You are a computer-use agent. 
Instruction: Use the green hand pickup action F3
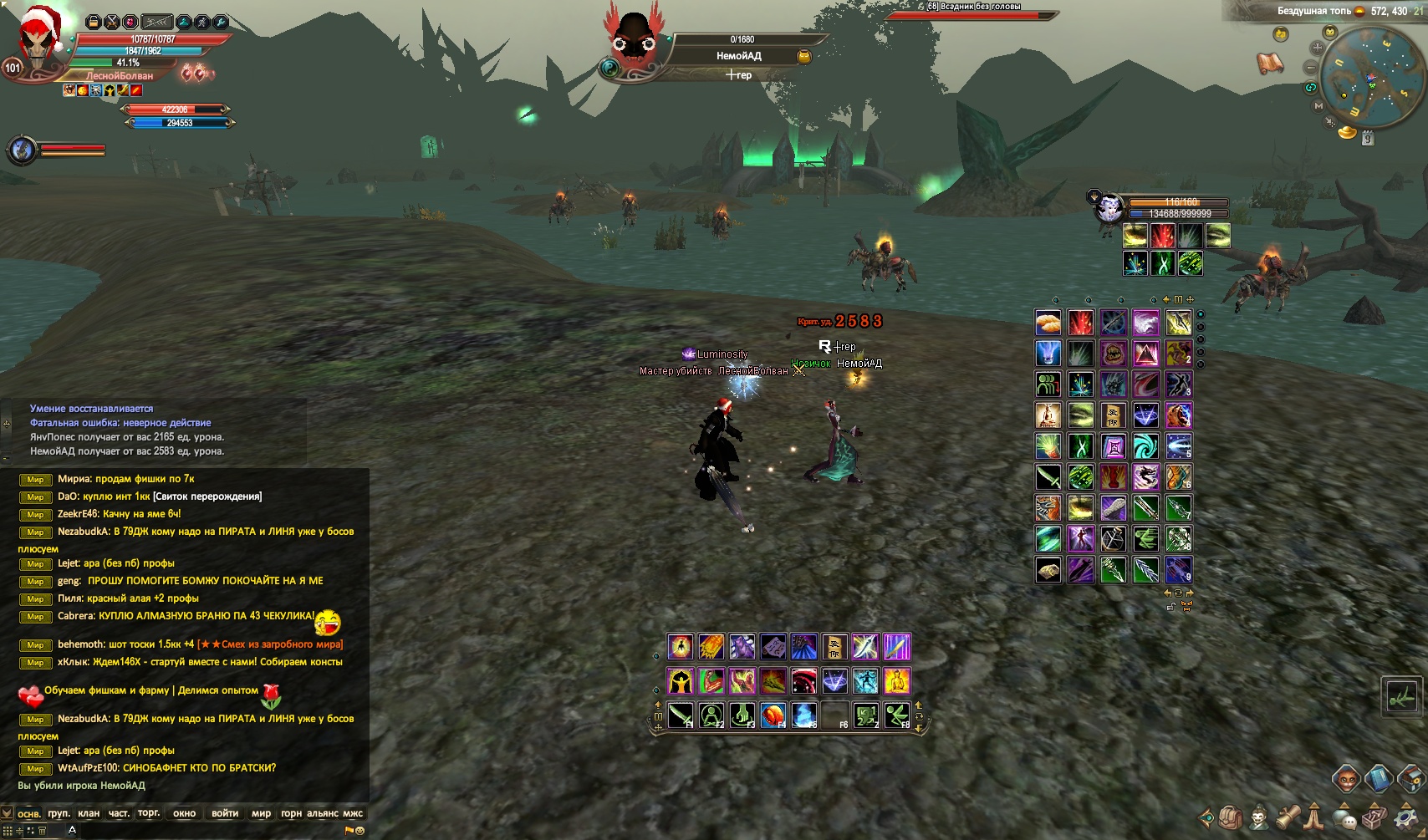[x=742, y=715]
